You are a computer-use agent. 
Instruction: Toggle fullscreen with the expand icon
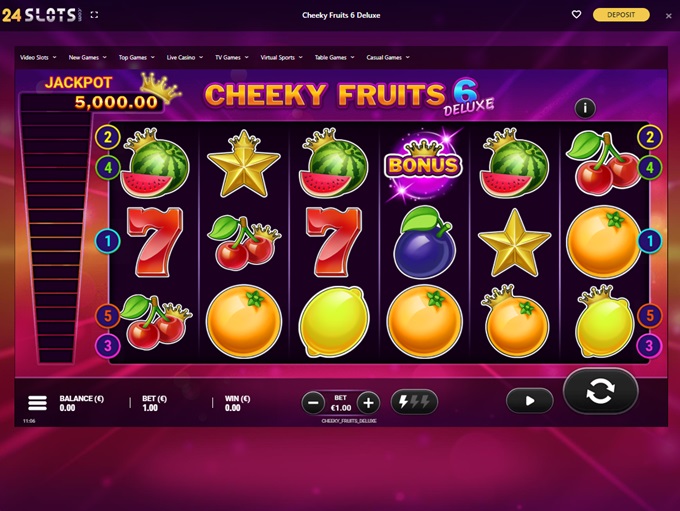(95, 15)
